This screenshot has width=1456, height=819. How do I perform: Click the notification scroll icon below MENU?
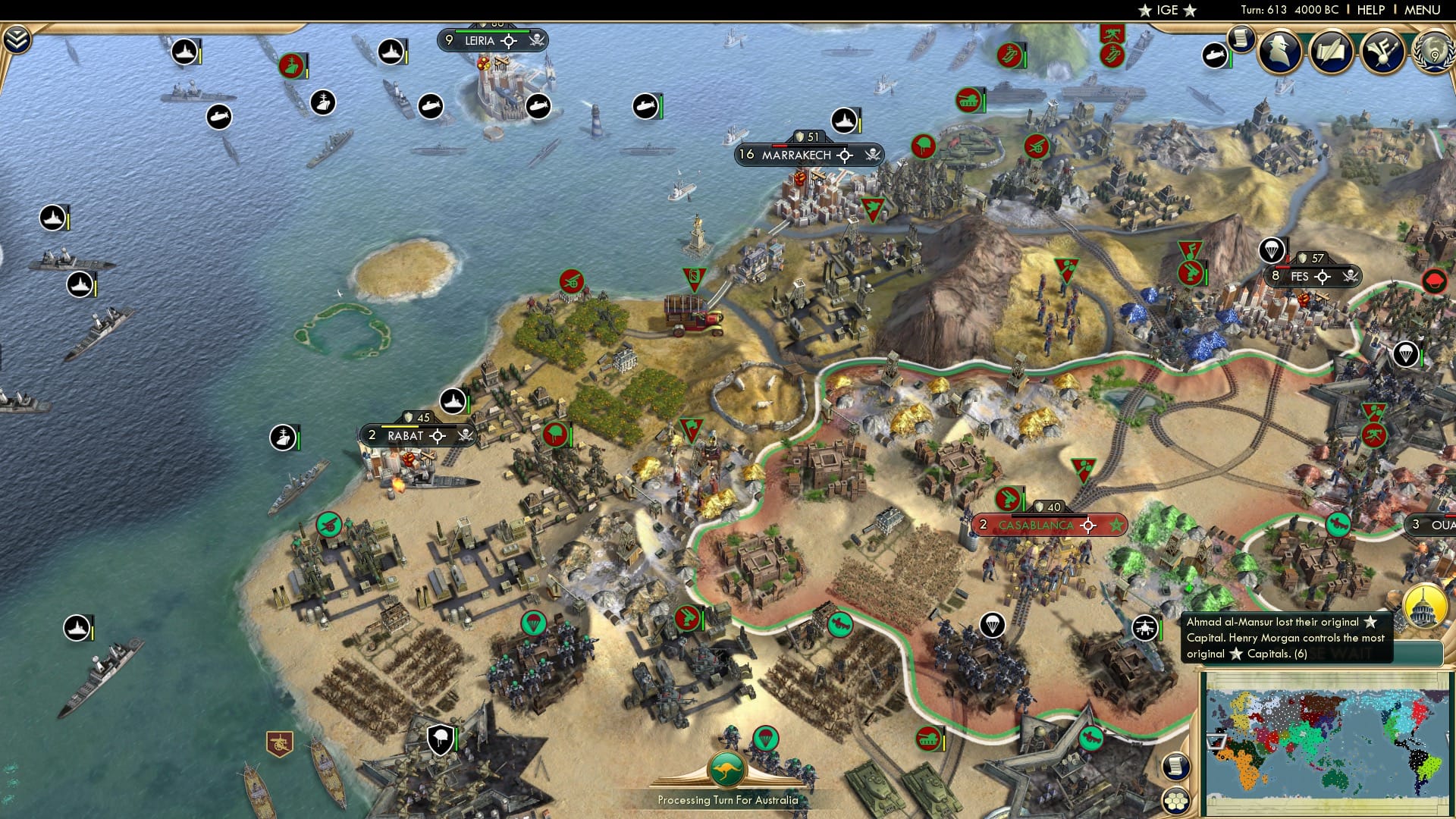click(x=1241, y=40)
